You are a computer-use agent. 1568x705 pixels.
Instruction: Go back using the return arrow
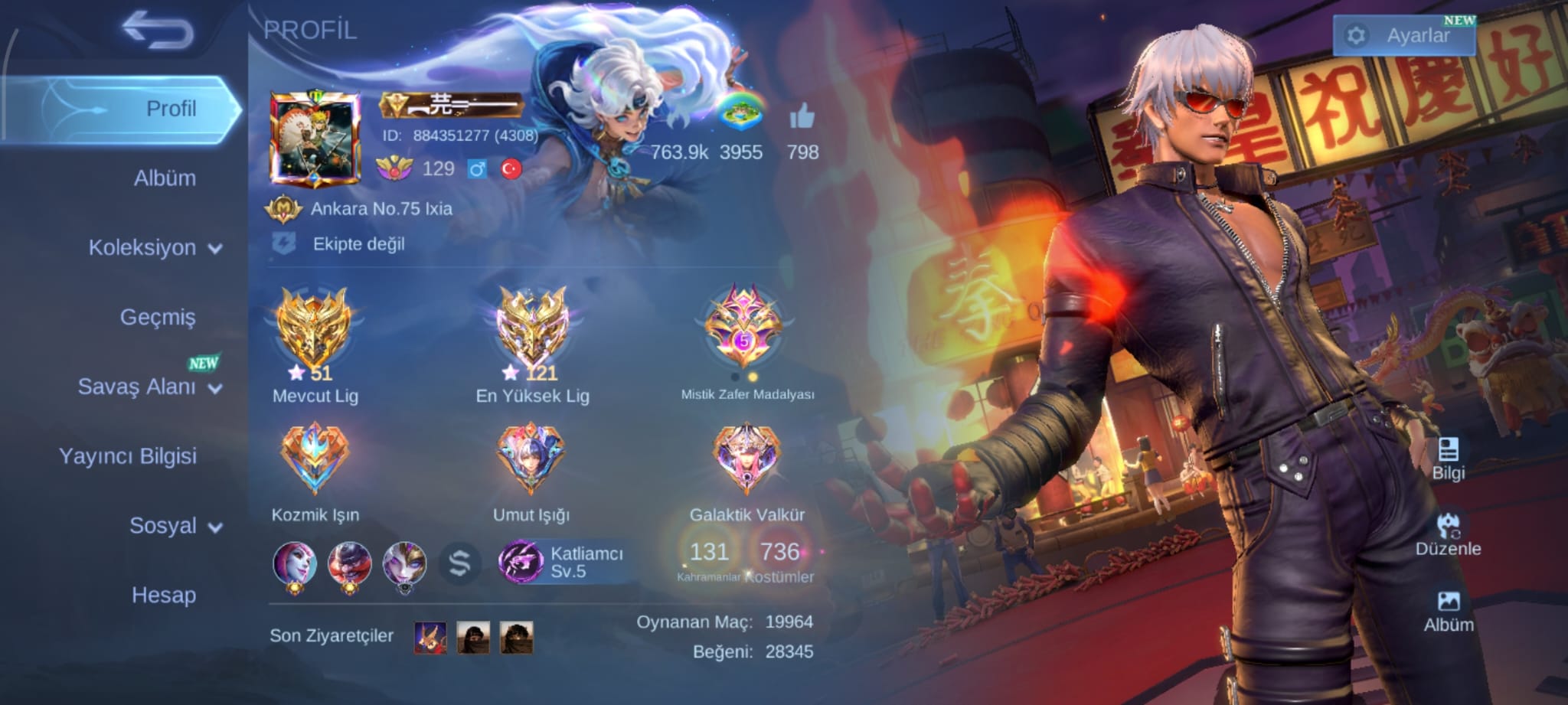[158, 31]
